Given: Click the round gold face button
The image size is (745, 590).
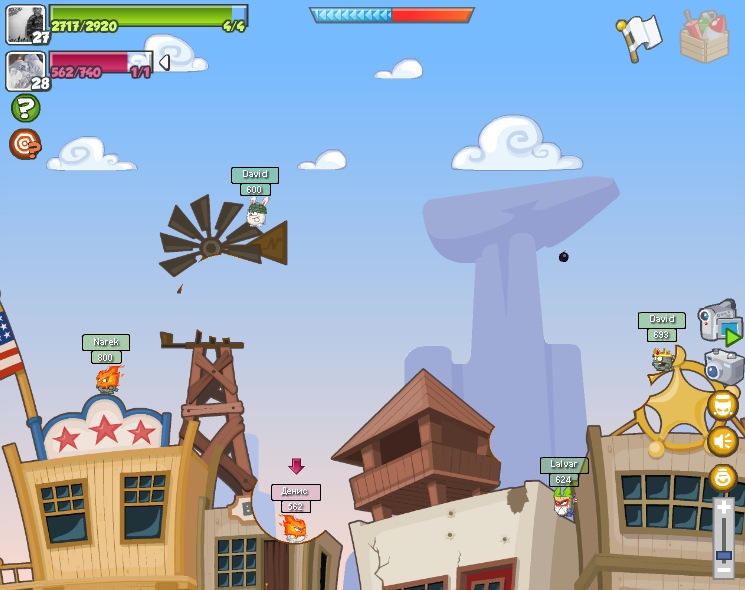Looking at the screenshot, I should click(722, 406).
